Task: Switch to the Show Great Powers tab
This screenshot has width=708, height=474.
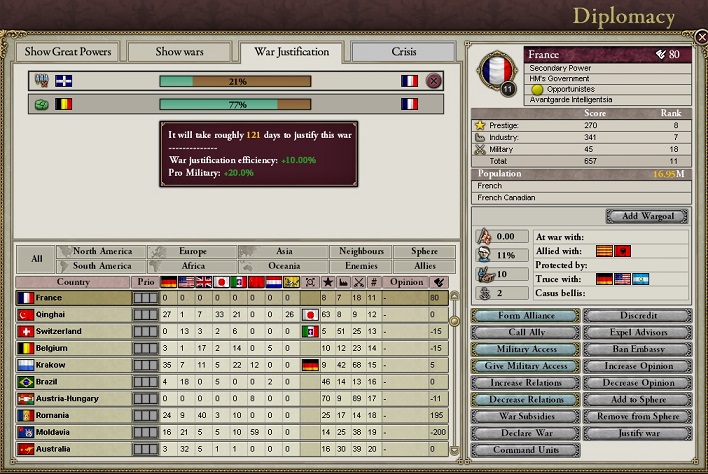Action: point(68,51)
